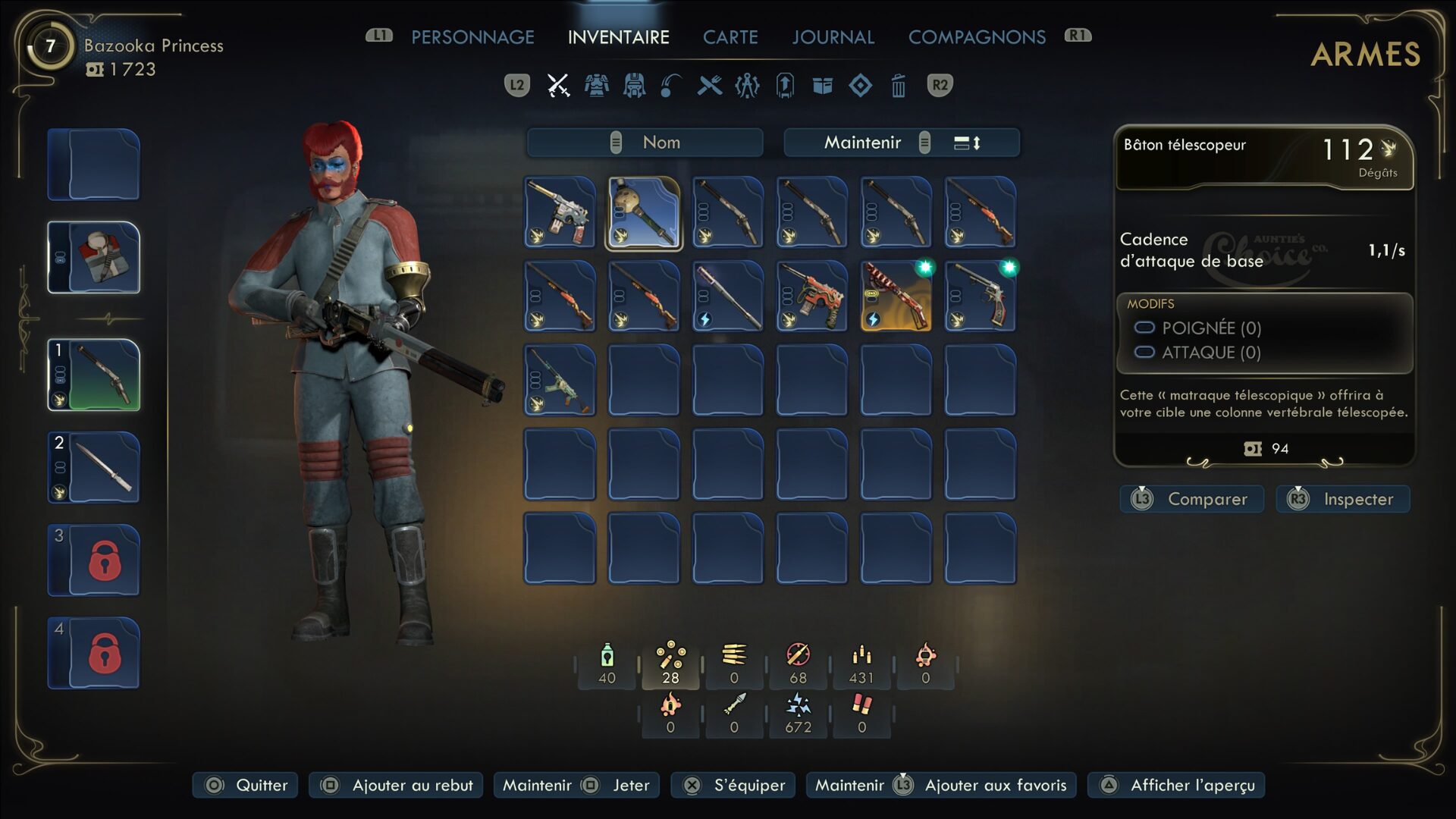
Task: Exit the menu with Quitter
Action: pos(246,785)
